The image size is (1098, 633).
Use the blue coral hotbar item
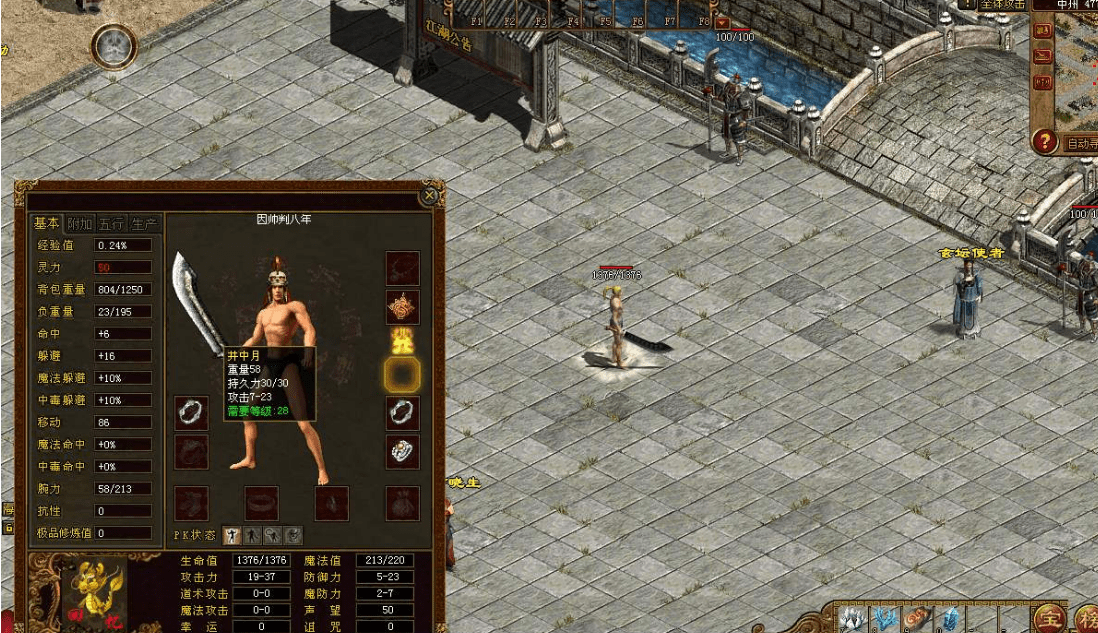pyautogui.click(x=884, y=619)
